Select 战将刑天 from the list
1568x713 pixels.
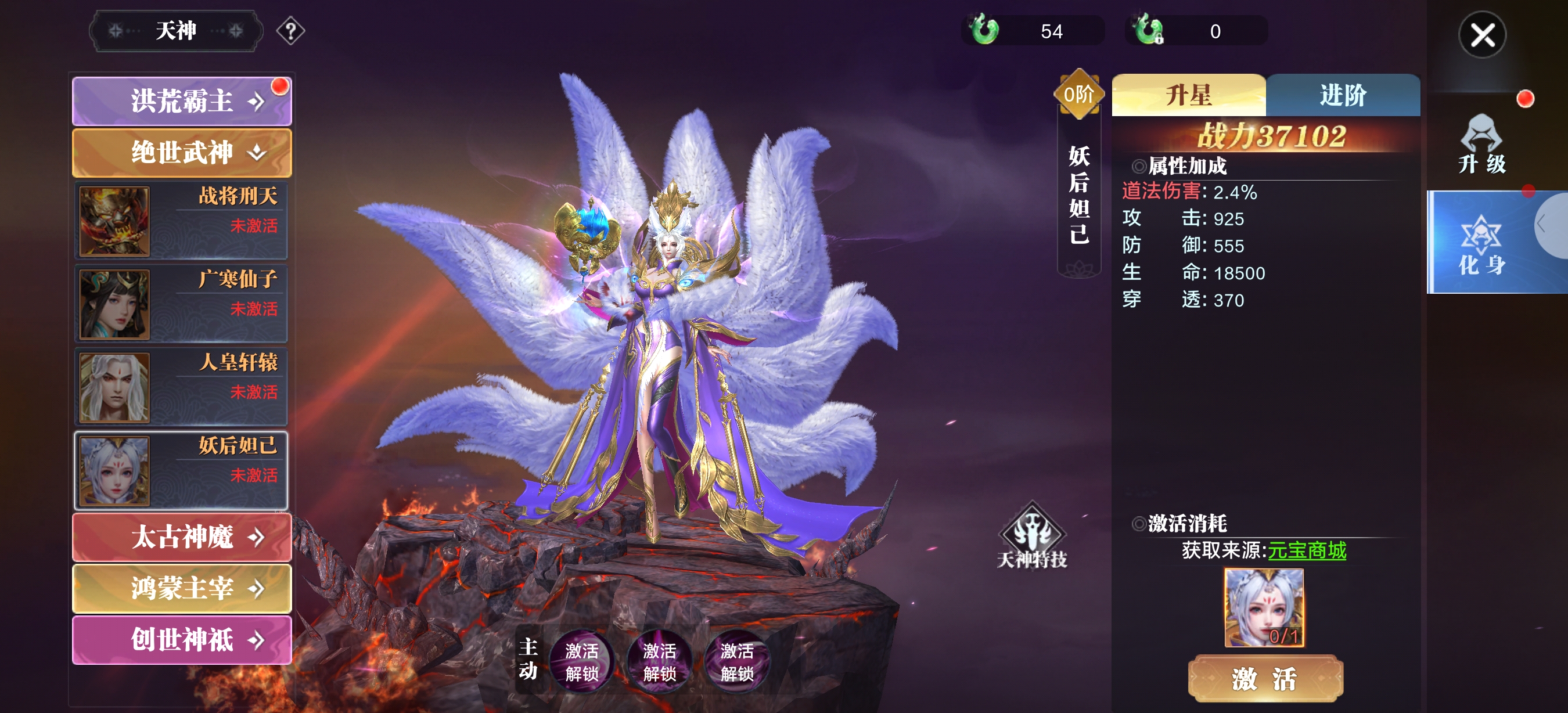click(181, 221)
